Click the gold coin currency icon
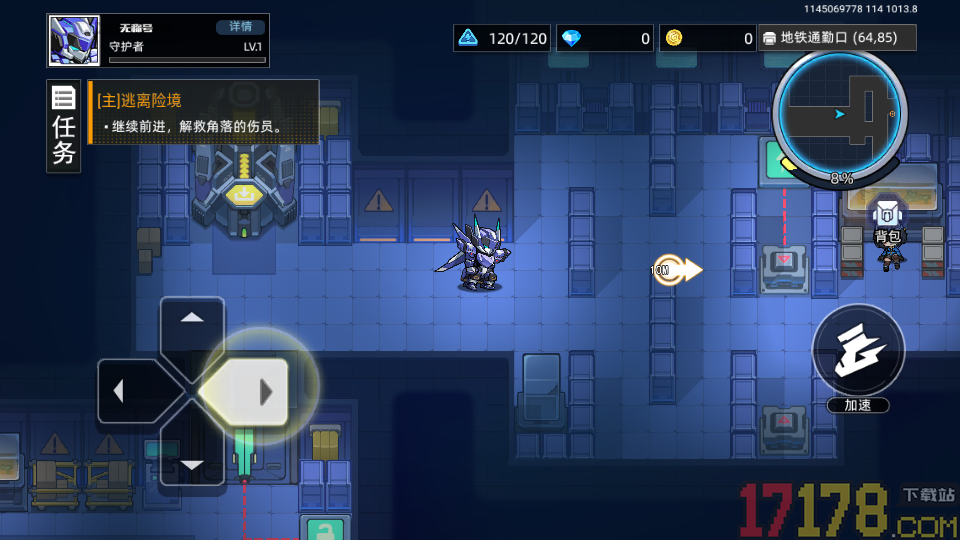Viewport: 960px width, 540px height. (674, 39)
